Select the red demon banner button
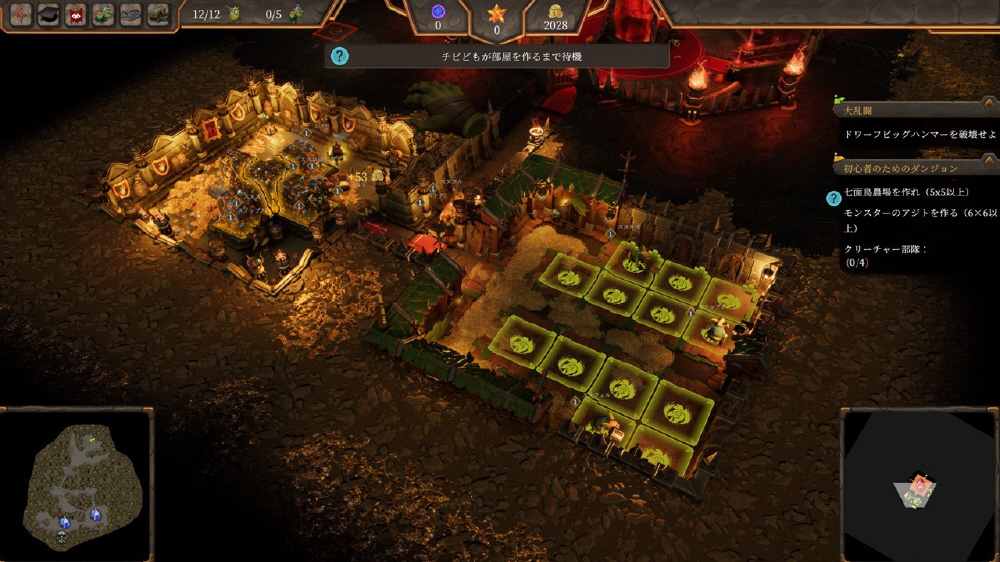Image resolution: width=1000 pixels, height=562 pixels. (x=75, y=14)
